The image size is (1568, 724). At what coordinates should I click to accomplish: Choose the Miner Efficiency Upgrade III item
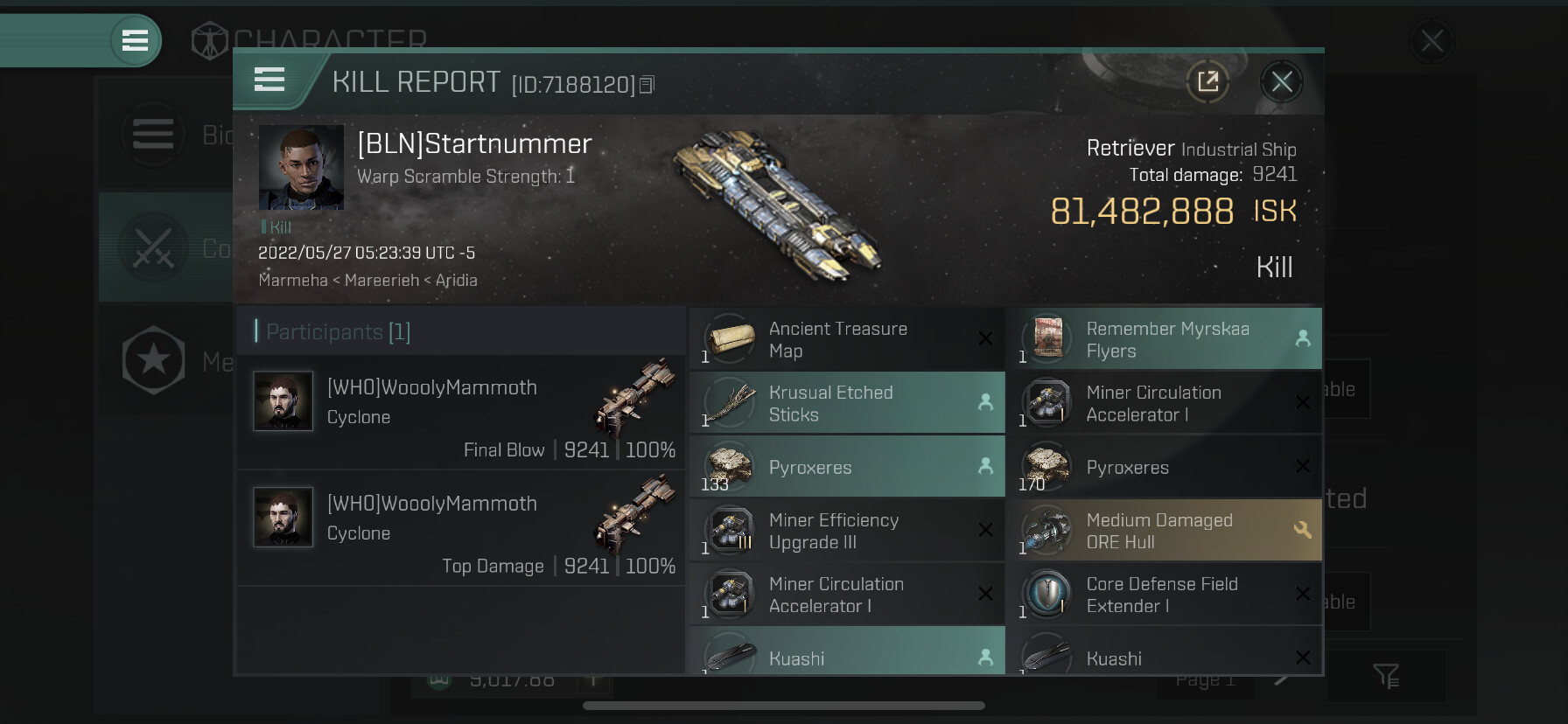click(846, 531)
